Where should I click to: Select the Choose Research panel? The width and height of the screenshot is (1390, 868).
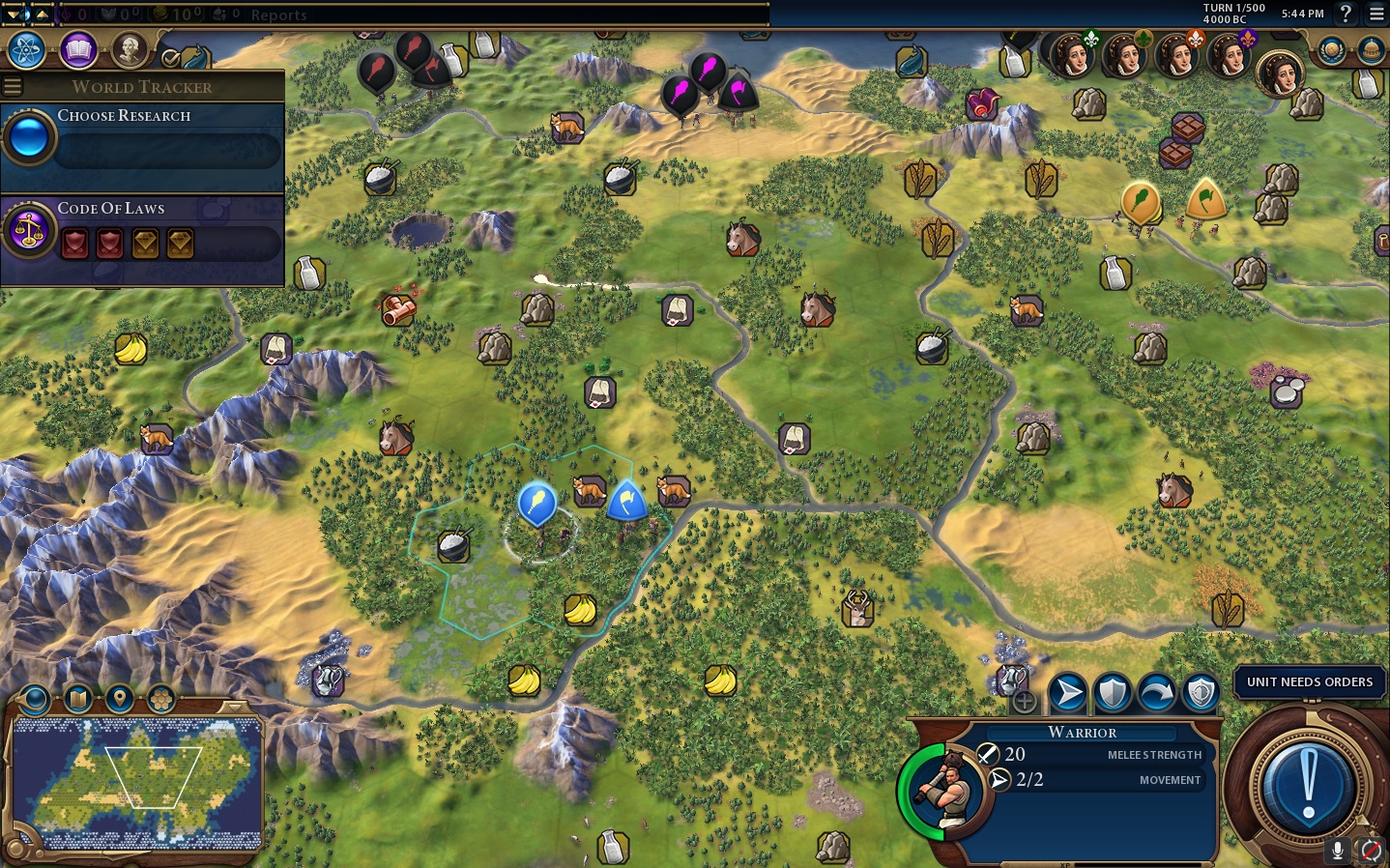click(x=142, y=138)
